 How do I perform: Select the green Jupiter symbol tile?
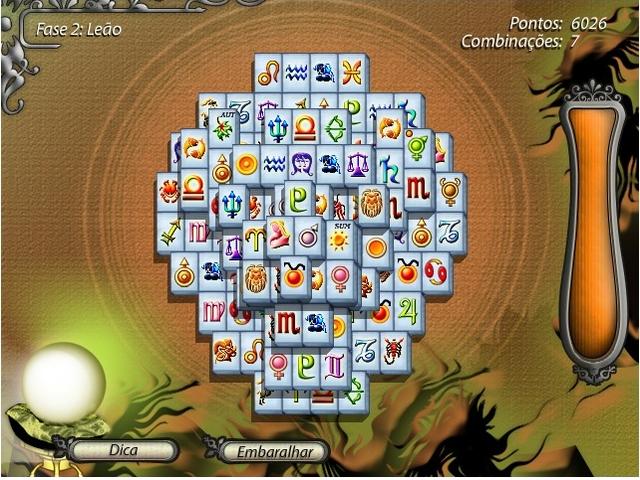[407, 309]
